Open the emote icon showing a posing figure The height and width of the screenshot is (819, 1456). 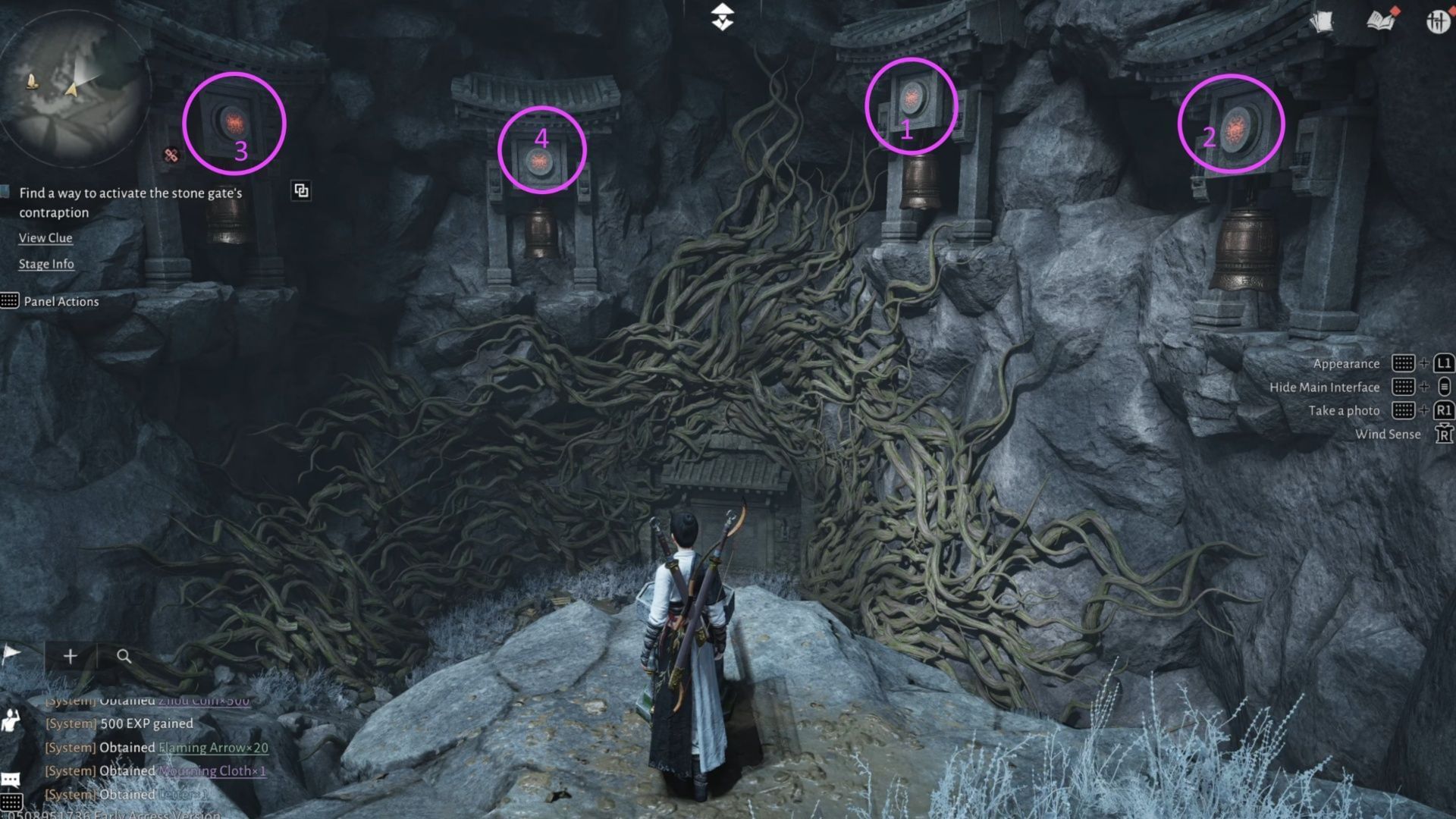10,719
